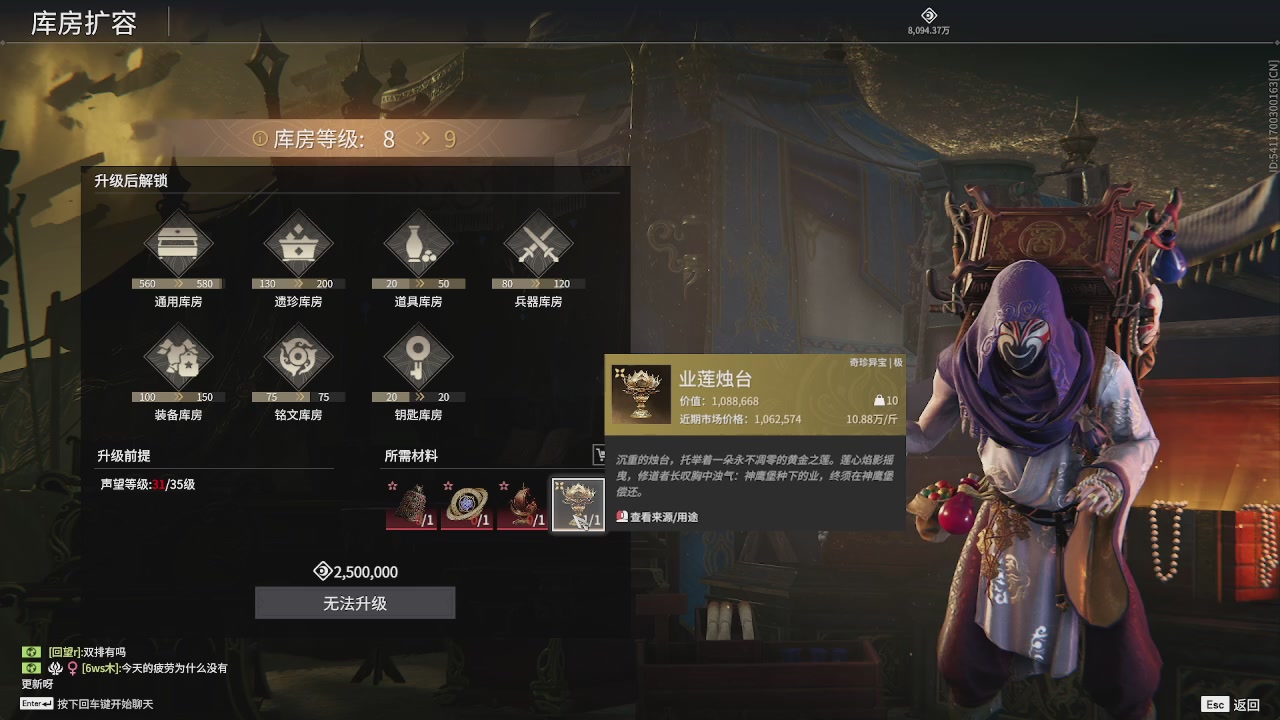Click the 2,500,000 upgrade cost display
The height and width of the screenshot is (720, 1280).
(355, 571)
